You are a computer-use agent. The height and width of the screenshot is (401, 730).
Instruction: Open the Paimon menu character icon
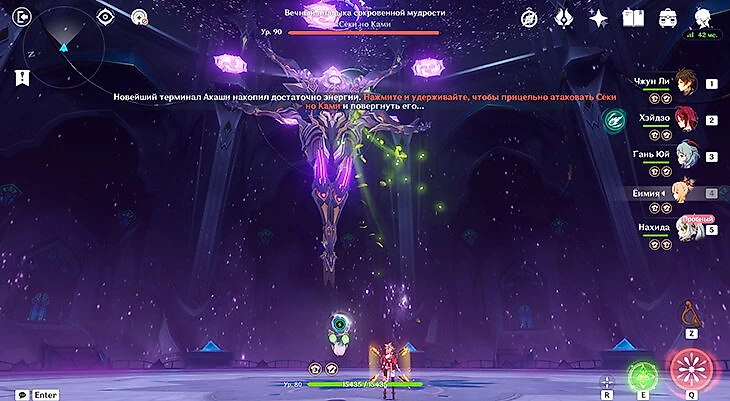click(703, 16)
